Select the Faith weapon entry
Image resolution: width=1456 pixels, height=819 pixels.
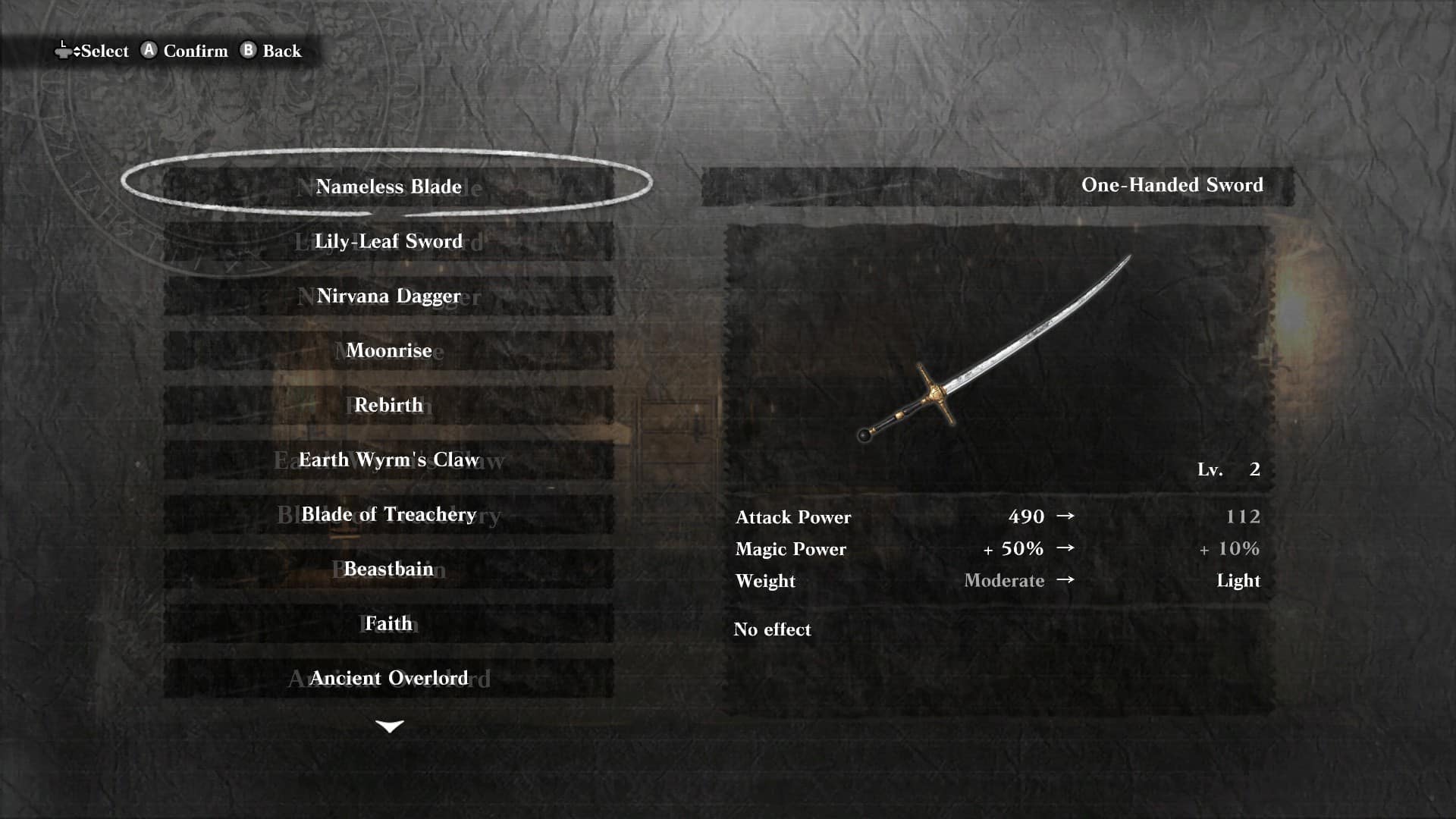388,623
